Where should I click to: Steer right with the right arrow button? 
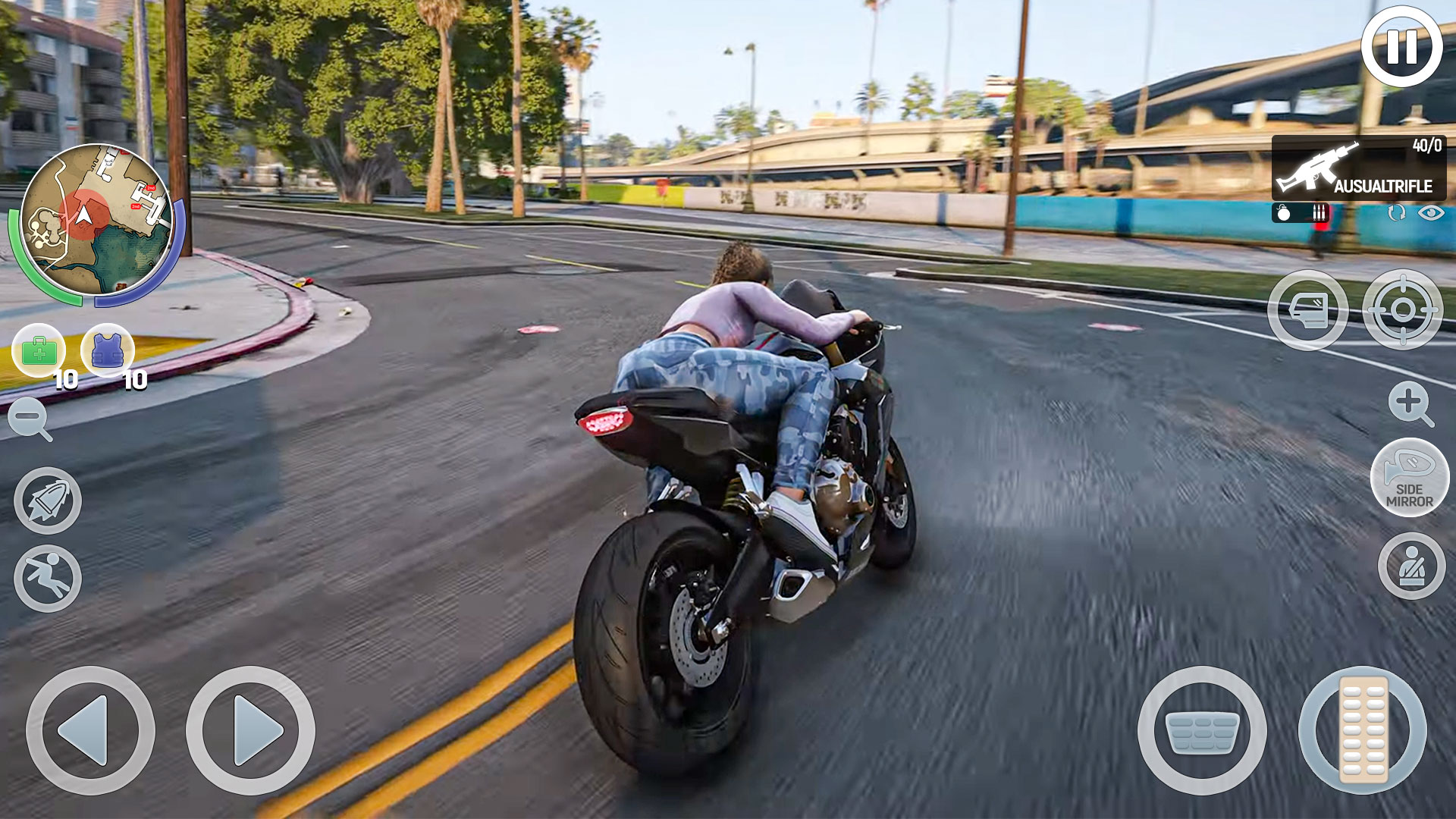tap(250, 730)
